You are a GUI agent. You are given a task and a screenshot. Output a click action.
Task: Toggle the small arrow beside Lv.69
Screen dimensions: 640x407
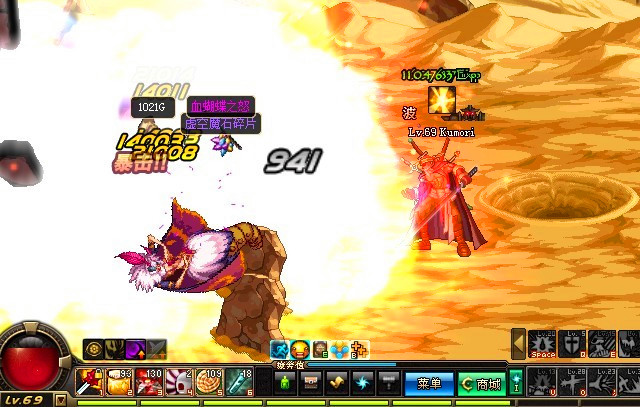coord(61,399)
